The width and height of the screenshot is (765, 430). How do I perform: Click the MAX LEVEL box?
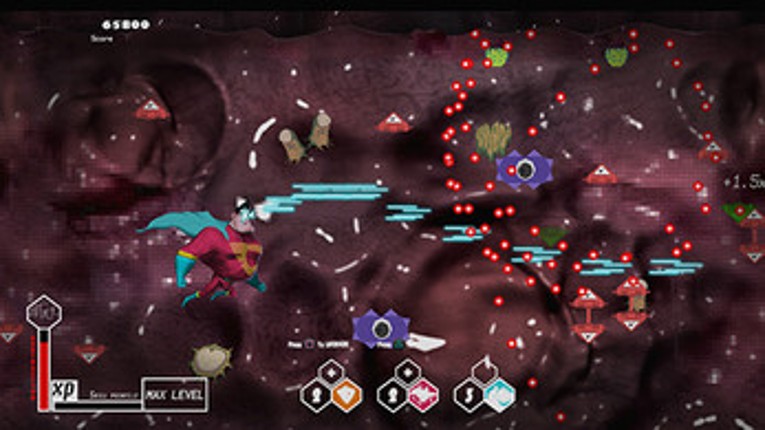175,394
